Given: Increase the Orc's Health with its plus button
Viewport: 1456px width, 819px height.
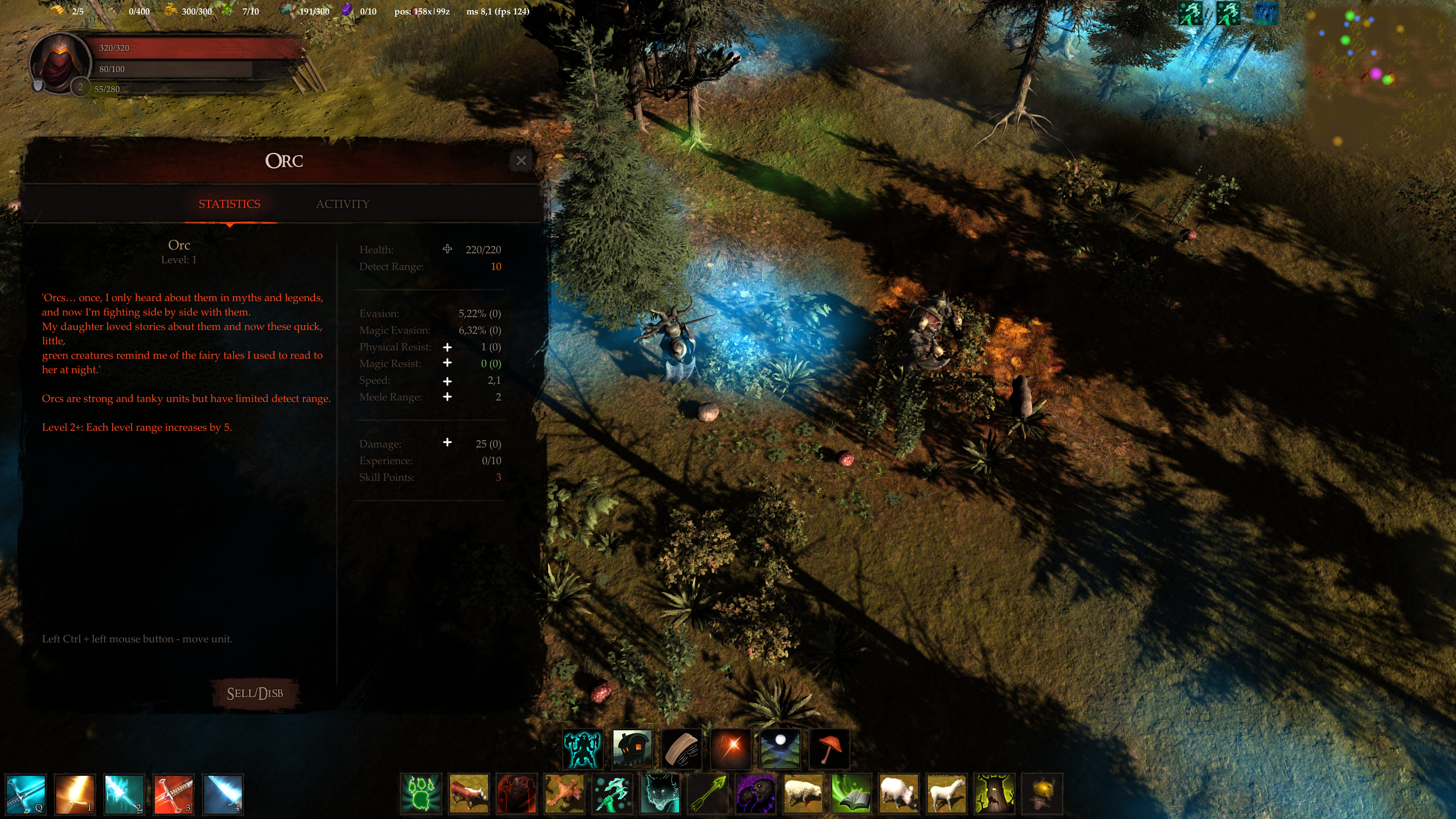Looking at the screenshot, I should (447, 249).
